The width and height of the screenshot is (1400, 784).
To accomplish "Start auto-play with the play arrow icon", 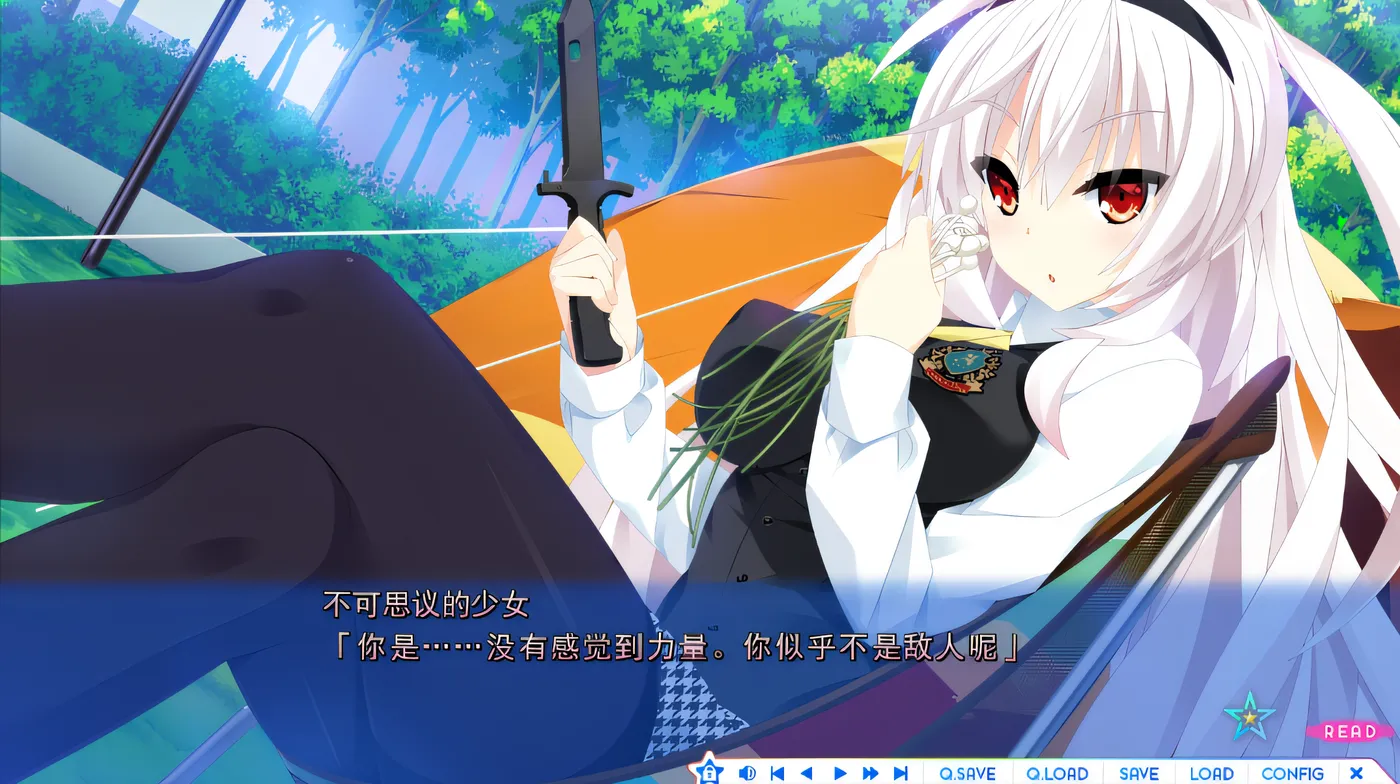I will coord(838,773).
